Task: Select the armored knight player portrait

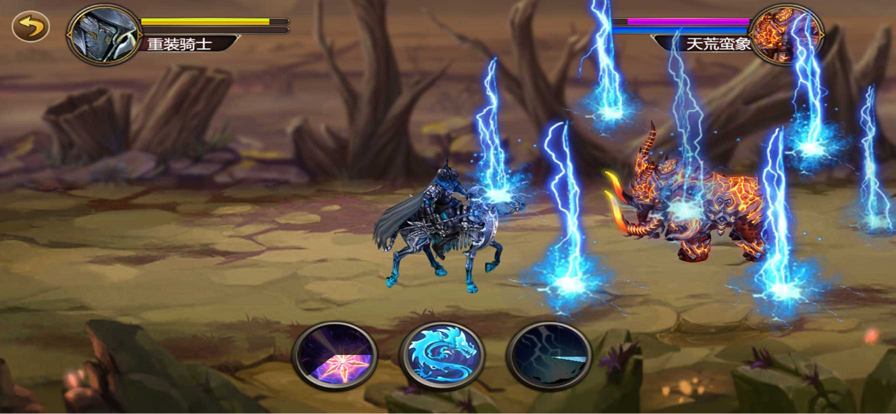Action: [104, 33]
